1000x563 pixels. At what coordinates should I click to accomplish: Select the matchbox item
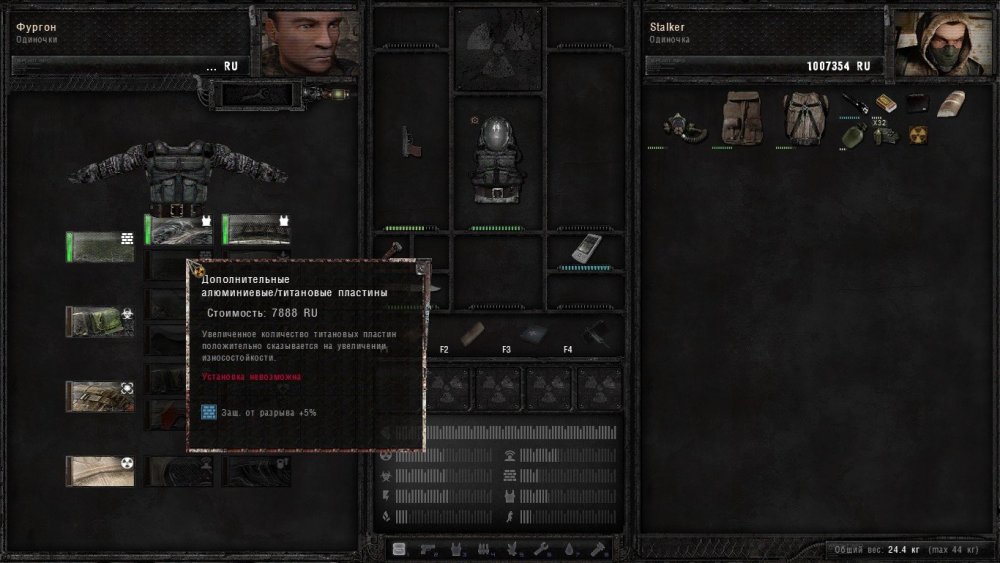point(884,103)
